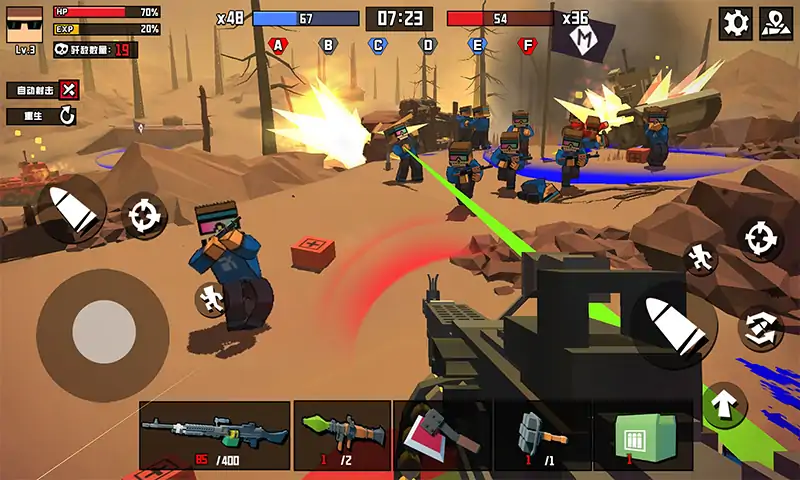
Task: Equip the axe from the hotbar
Action: (440, 435)
